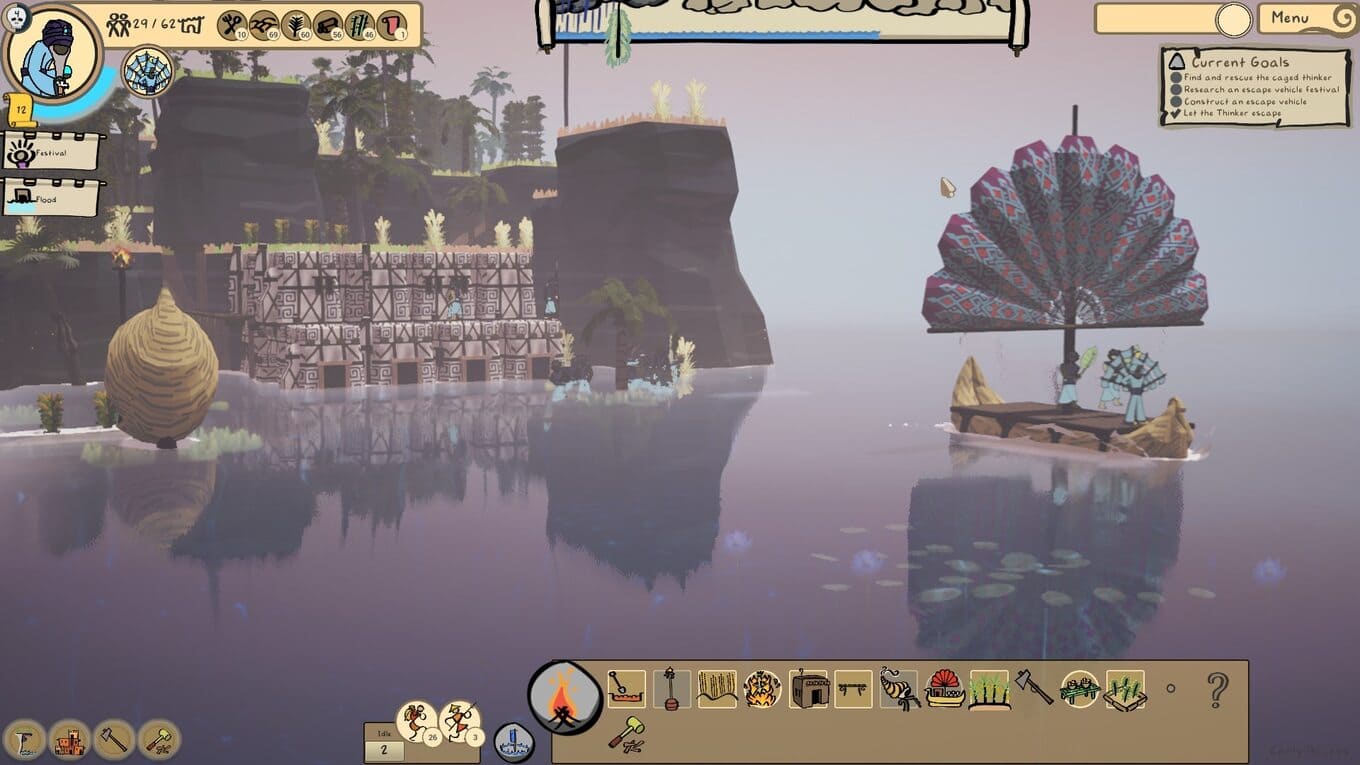Choose the shovel digging tool
The width and height of the screenshot is (1360, 765).
626,688
